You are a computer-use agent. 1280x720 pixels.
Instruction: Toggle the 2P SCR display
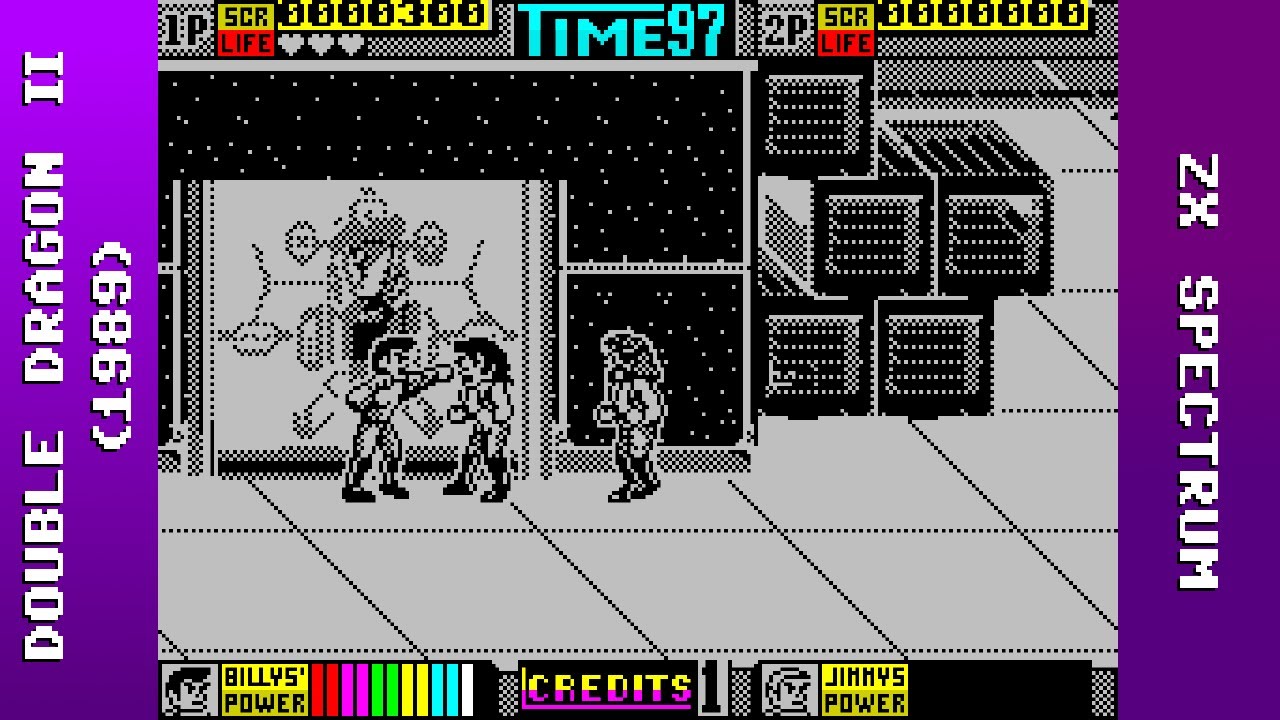pos(847,14)
